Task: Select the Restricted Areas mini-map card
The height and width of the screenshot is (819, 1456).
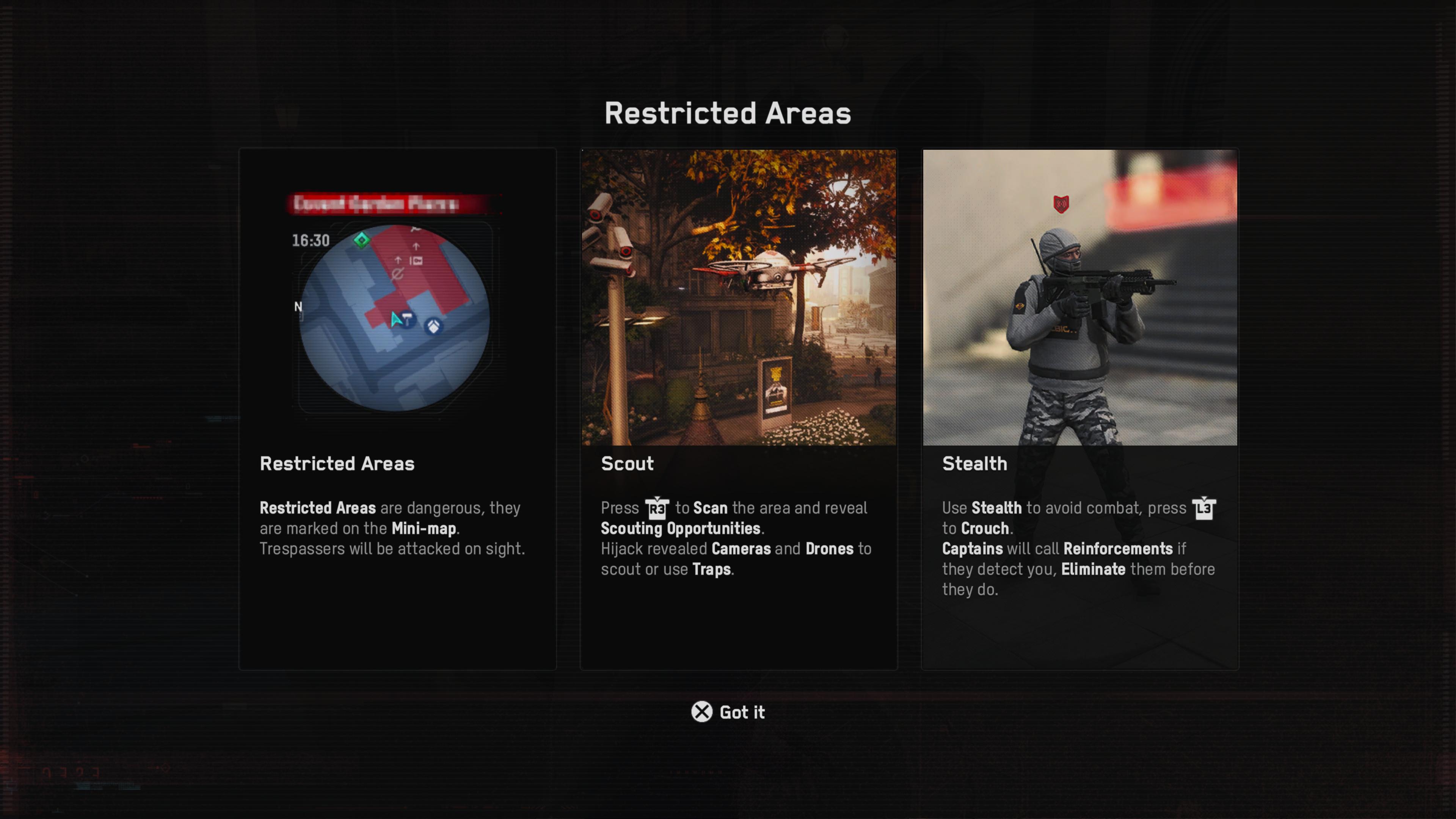Action: coord(397,409)
